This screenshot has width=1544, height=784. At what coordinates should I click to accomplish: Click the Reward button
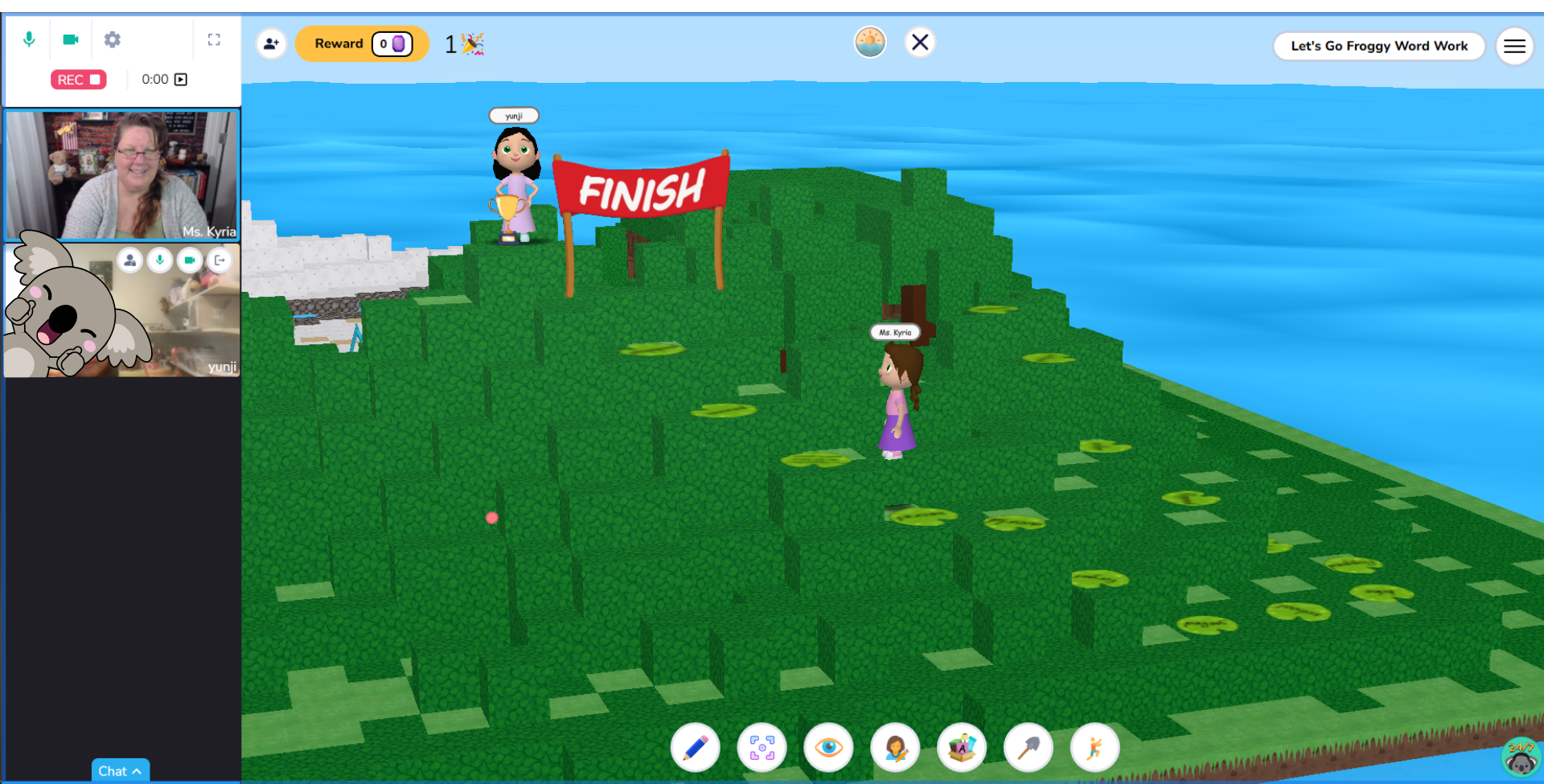(362, 43)
